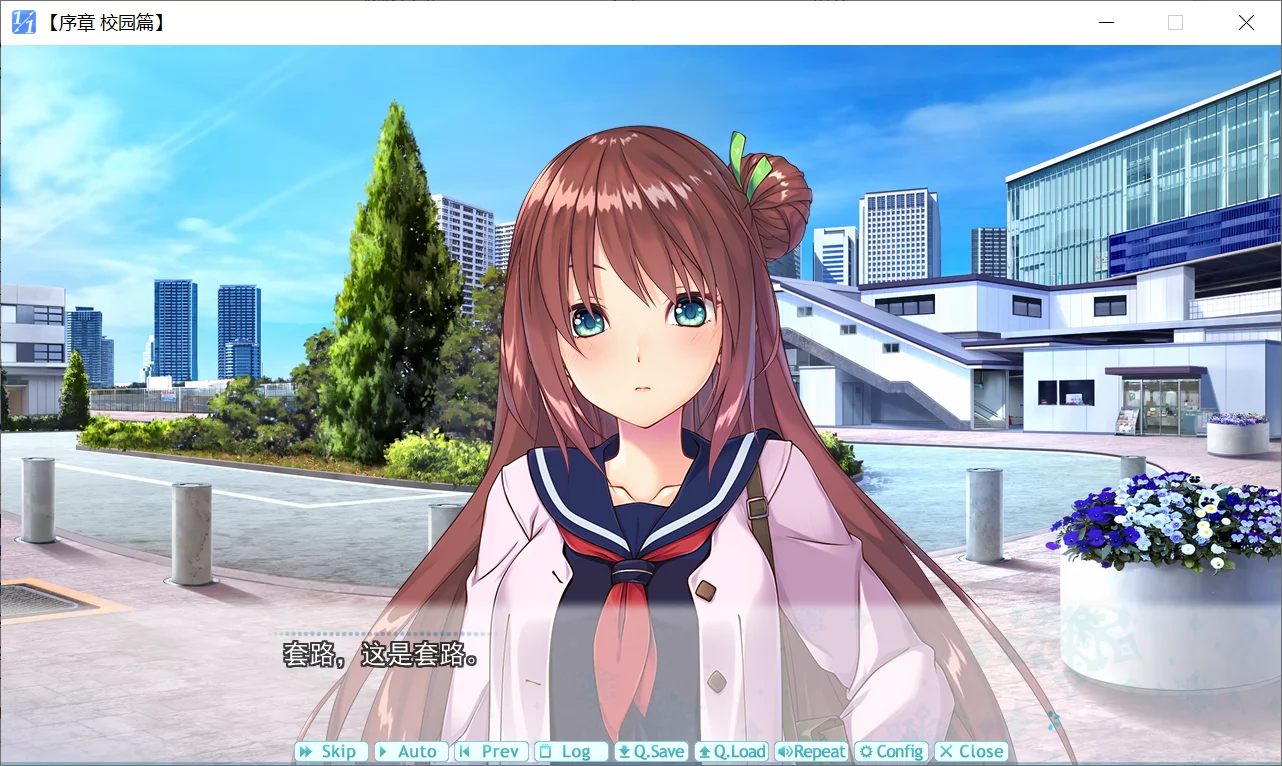Replay the voice line with Repeat
Image resolution: width=1282 pixels, height=766 pixels.
click(x=811, y=752)
